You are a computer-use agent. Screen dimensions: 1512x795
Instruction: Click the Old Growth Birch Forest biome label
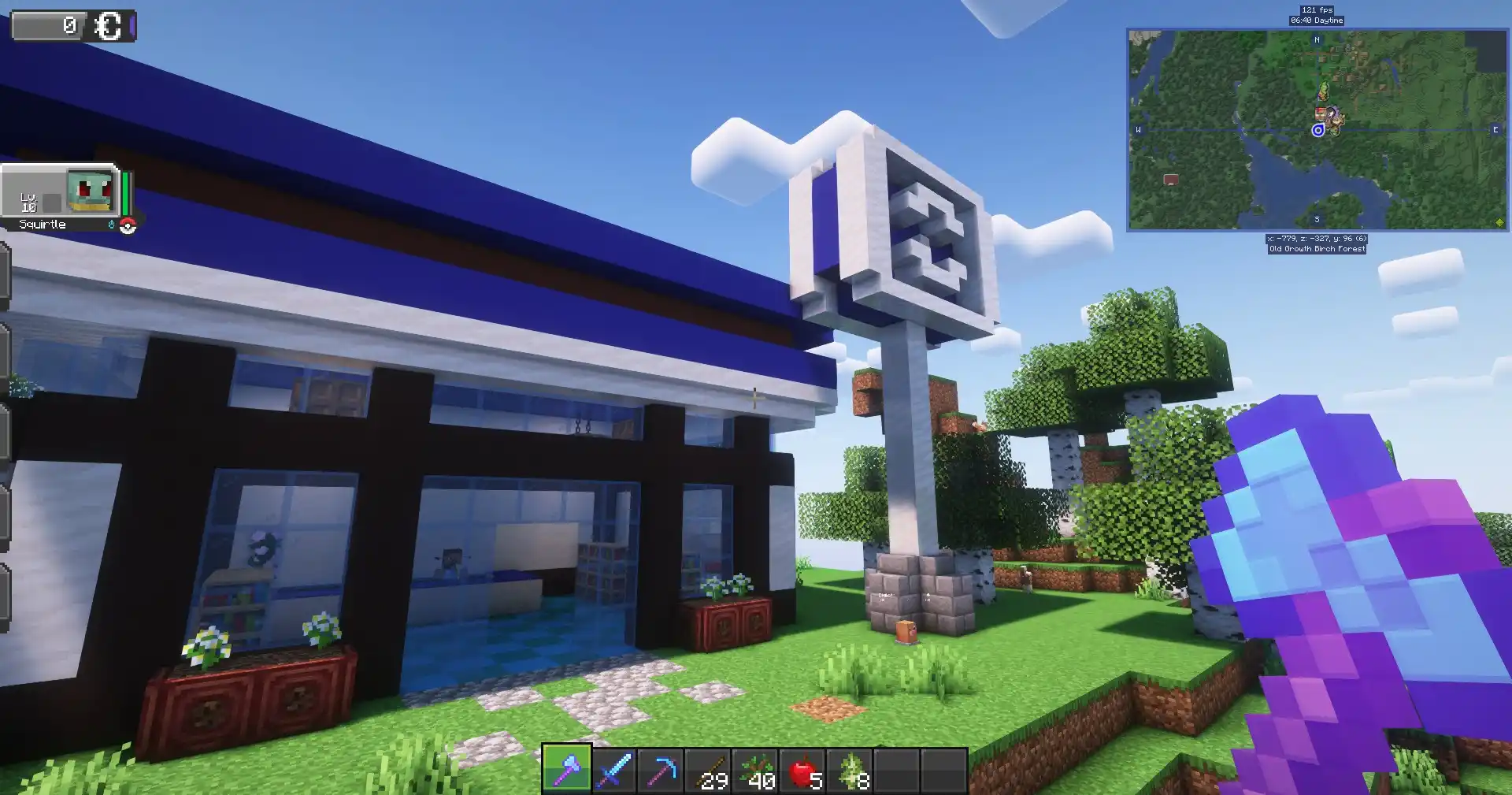tap(1317, 249)
